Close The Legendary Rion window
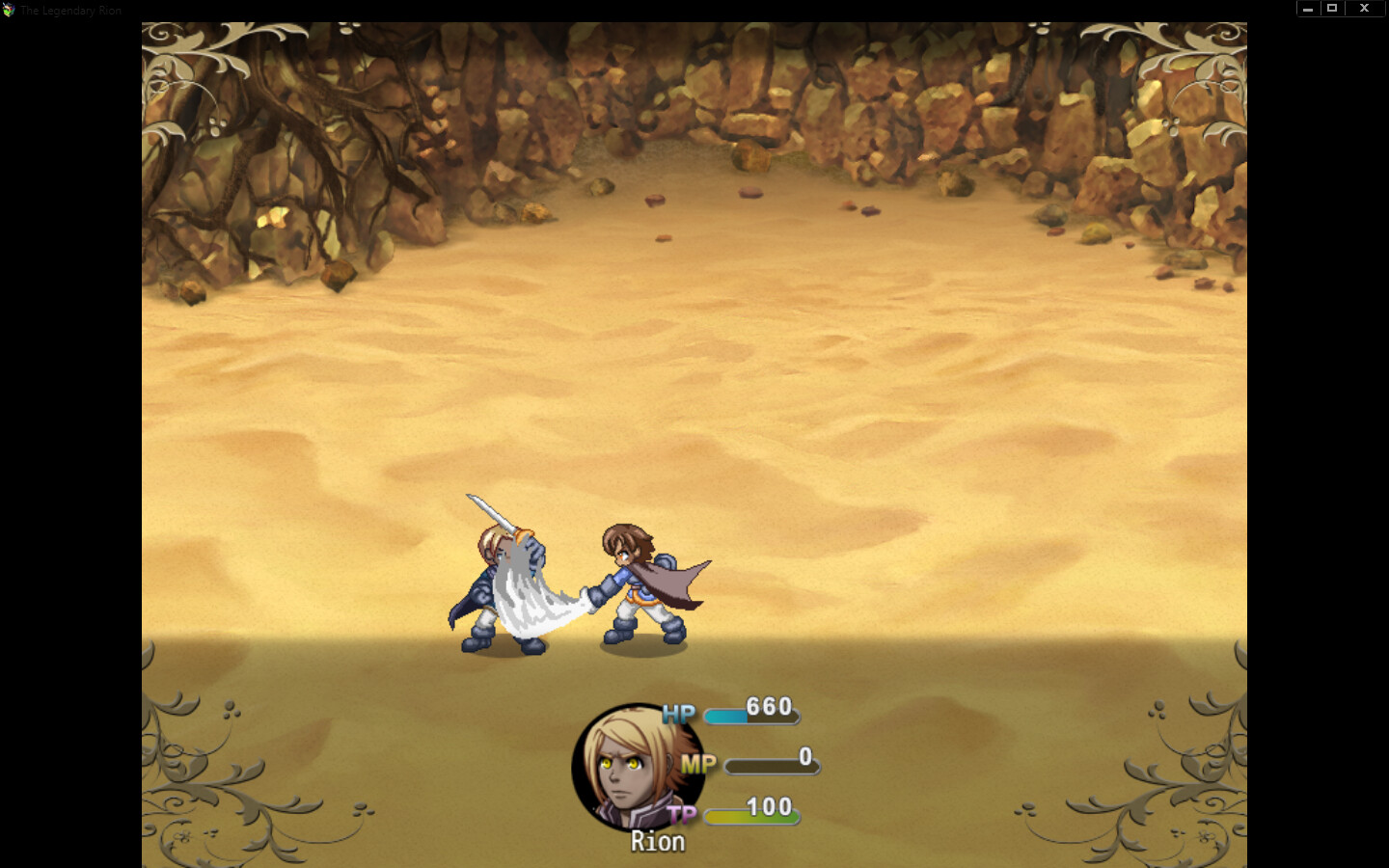Image resolution: width=1389 pixels, height=868 pixels. 1363,8
